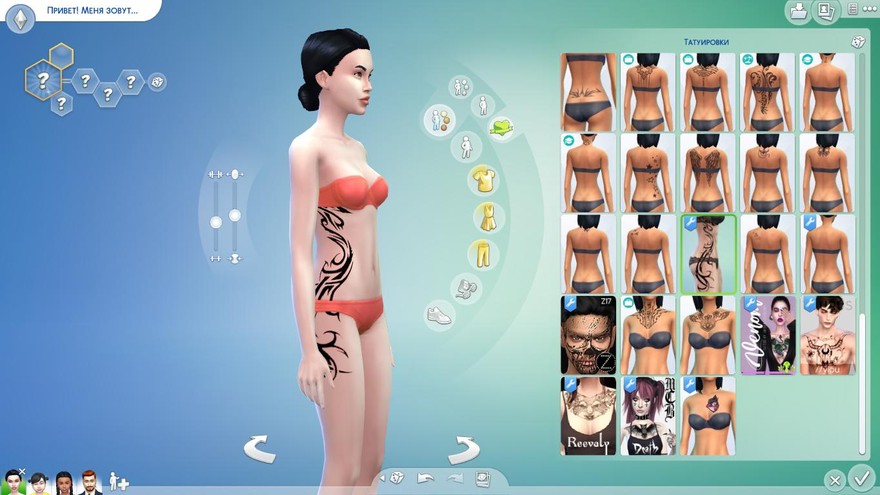Click the "Привет! Меня зовут..." name field
880x495 pixels.
92,12
